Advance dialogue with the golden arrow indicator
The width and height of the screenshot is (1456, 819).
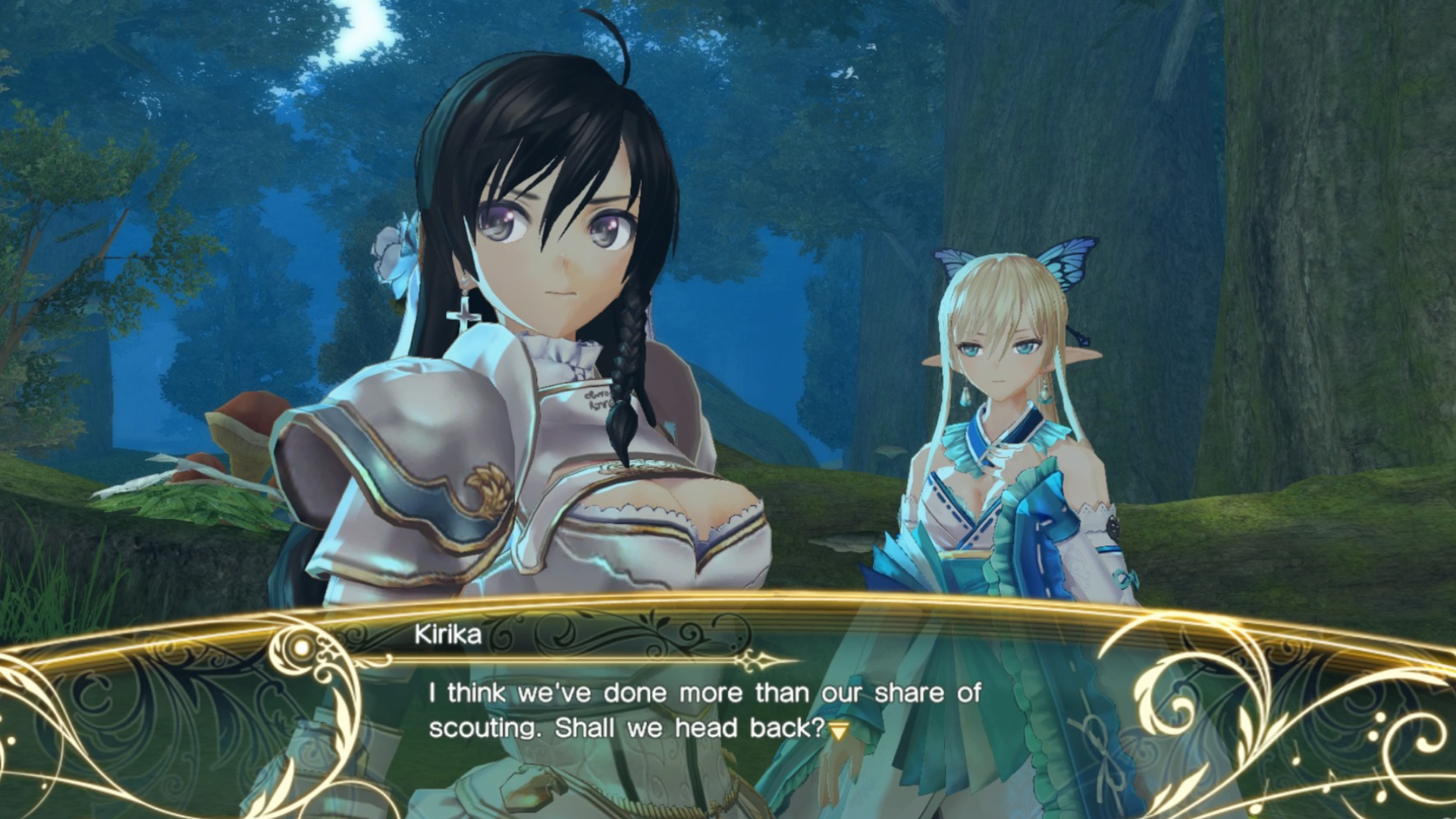839,731
